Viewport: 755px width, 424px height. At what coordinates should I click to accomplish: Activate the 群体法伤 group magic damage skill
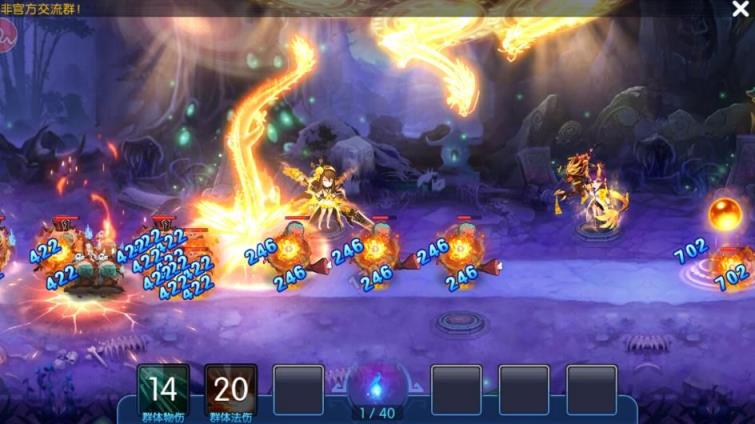pyautogui.click(x=231, y=389)
